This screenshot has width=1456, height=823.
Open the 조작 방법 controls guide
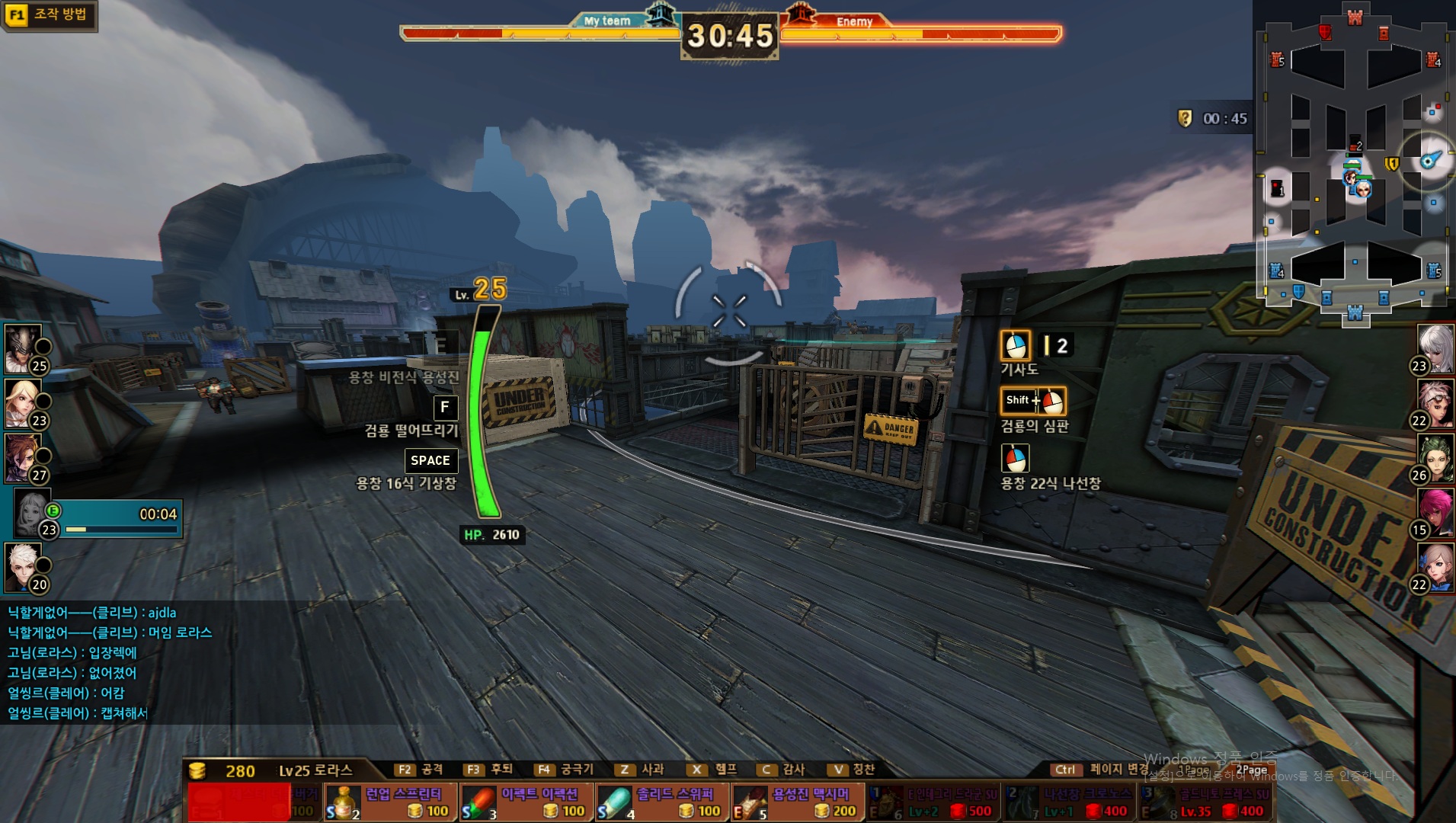pyautogui.click(x=50, y=15)
